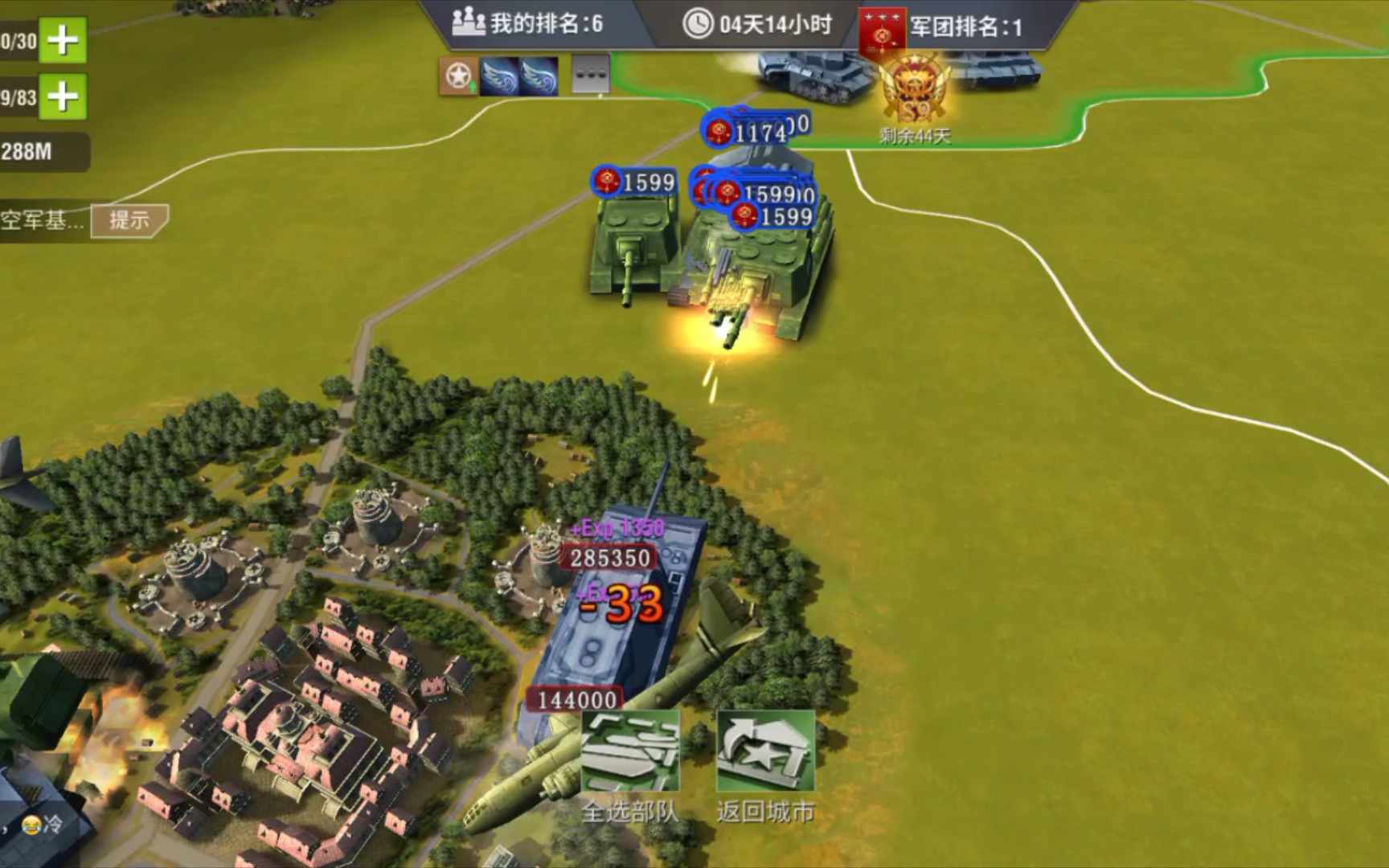1389x868 pixels.
Task: Tap the plus button beside 9/83
Action: point(63,97)
